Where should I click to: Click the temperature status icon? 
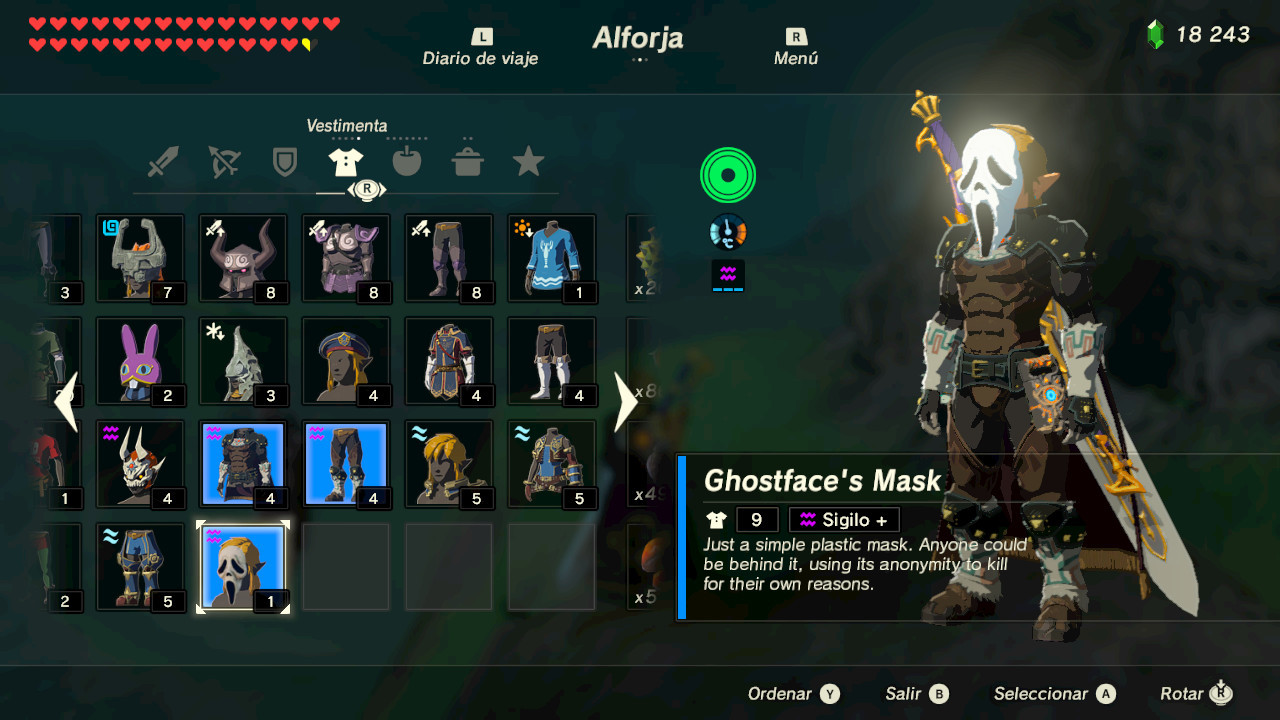727,229
